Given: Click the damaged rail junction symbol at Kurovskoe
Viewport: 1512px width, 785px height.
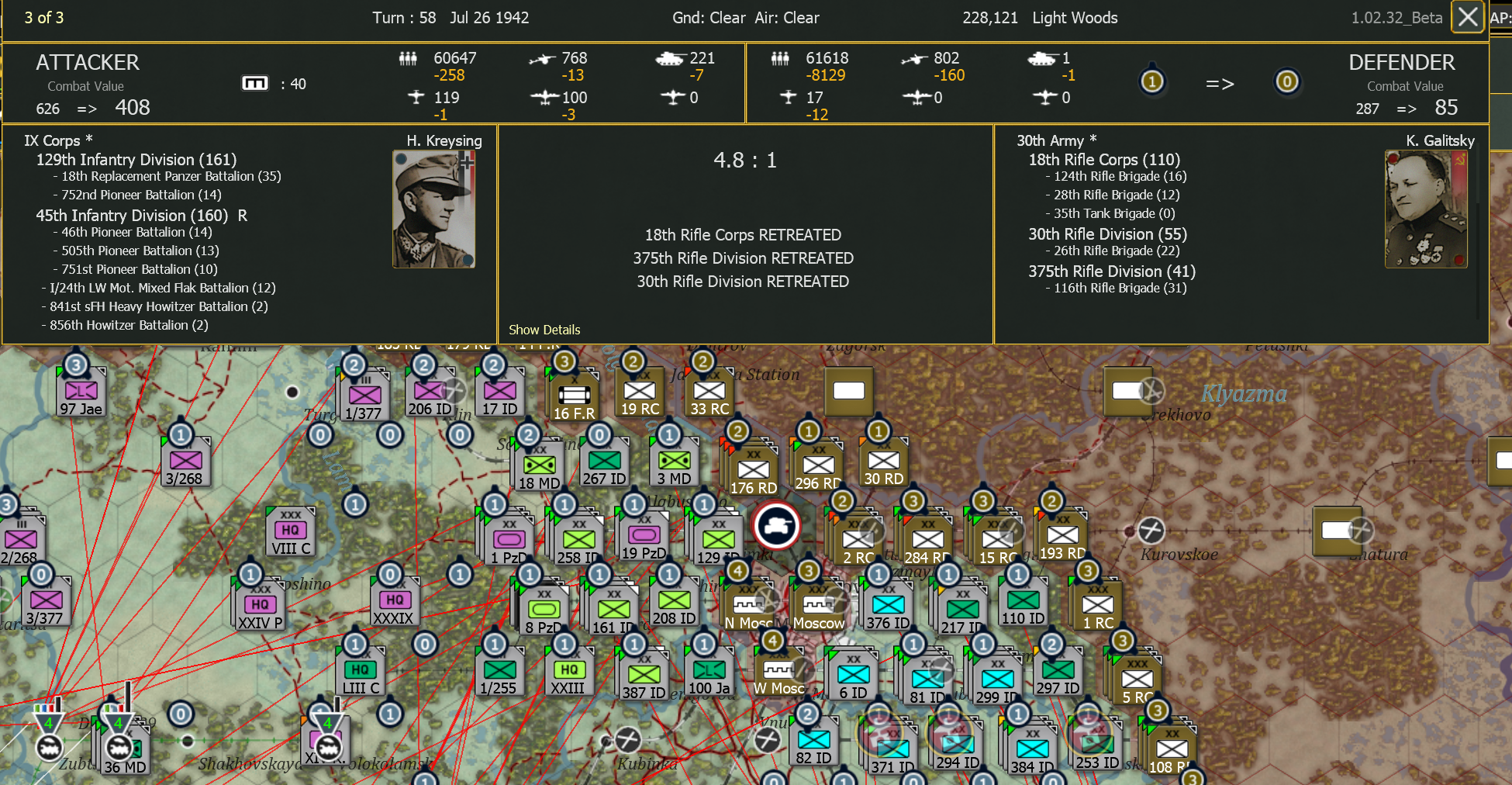Looking at the screenshot, I should point(1150,532).
